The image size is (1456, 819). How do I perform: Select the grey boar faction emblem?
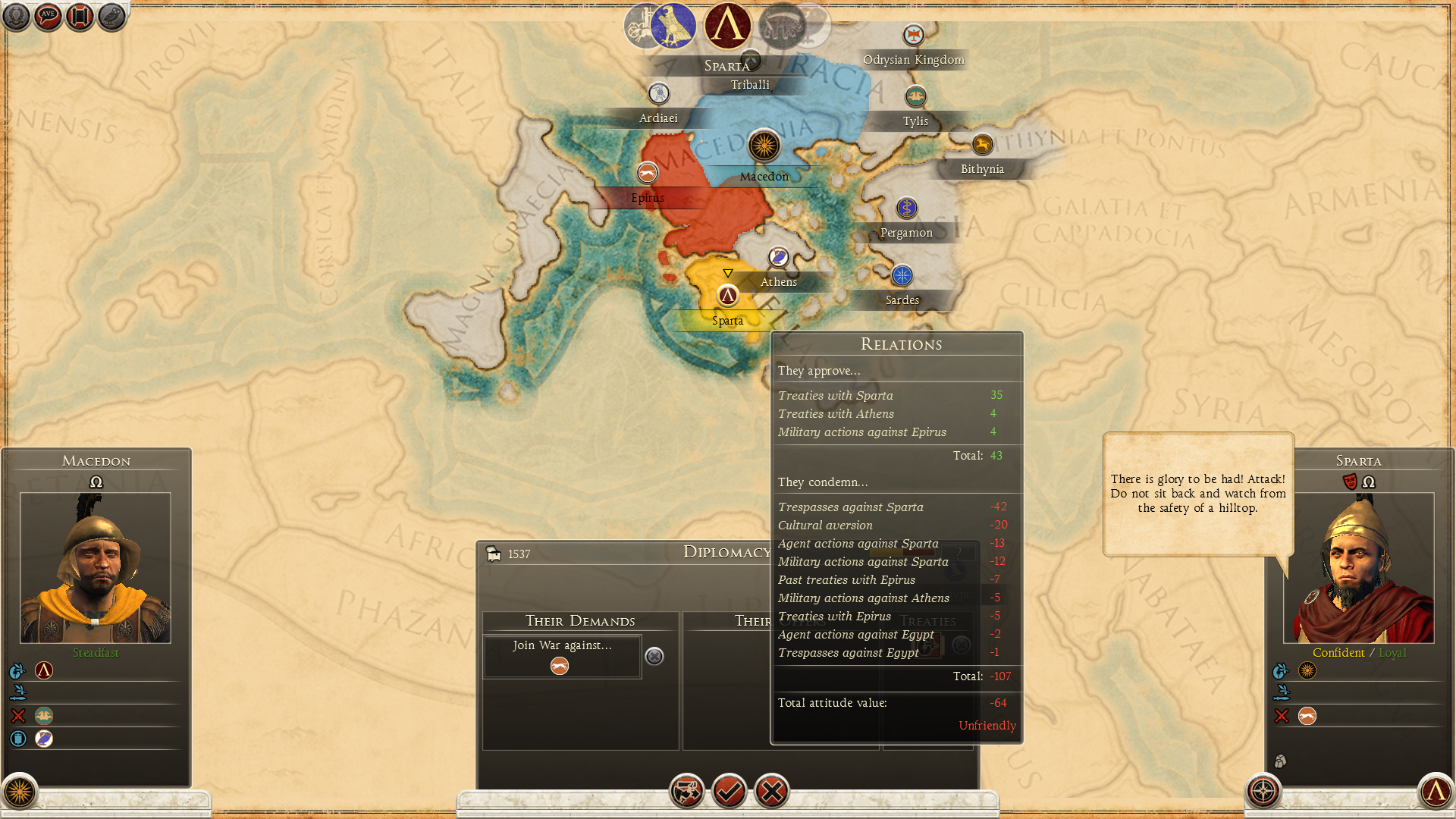point(781,26)
